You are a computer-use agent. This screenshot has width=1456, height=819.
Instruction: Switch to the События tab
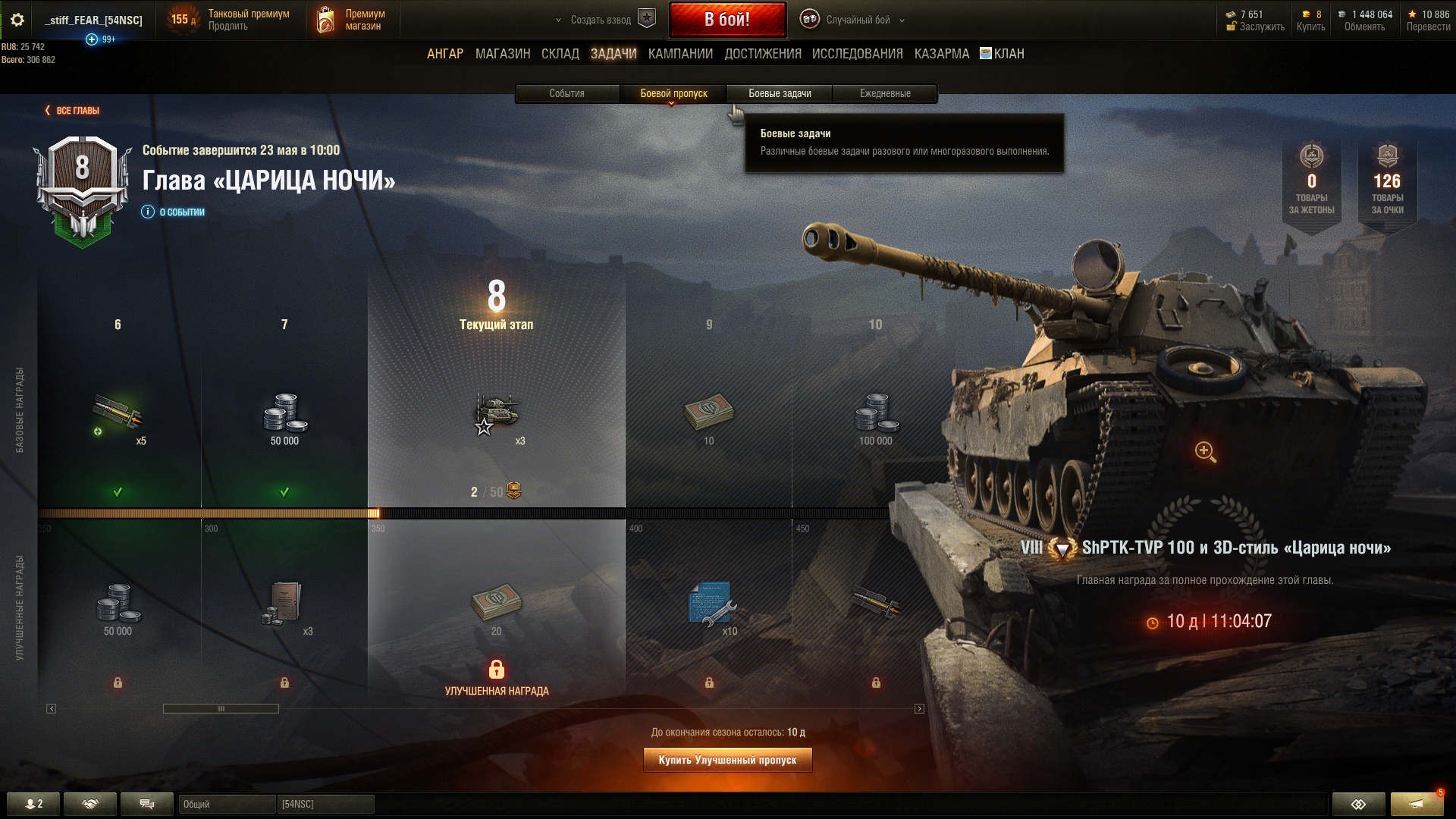click(x=566, y=93)
